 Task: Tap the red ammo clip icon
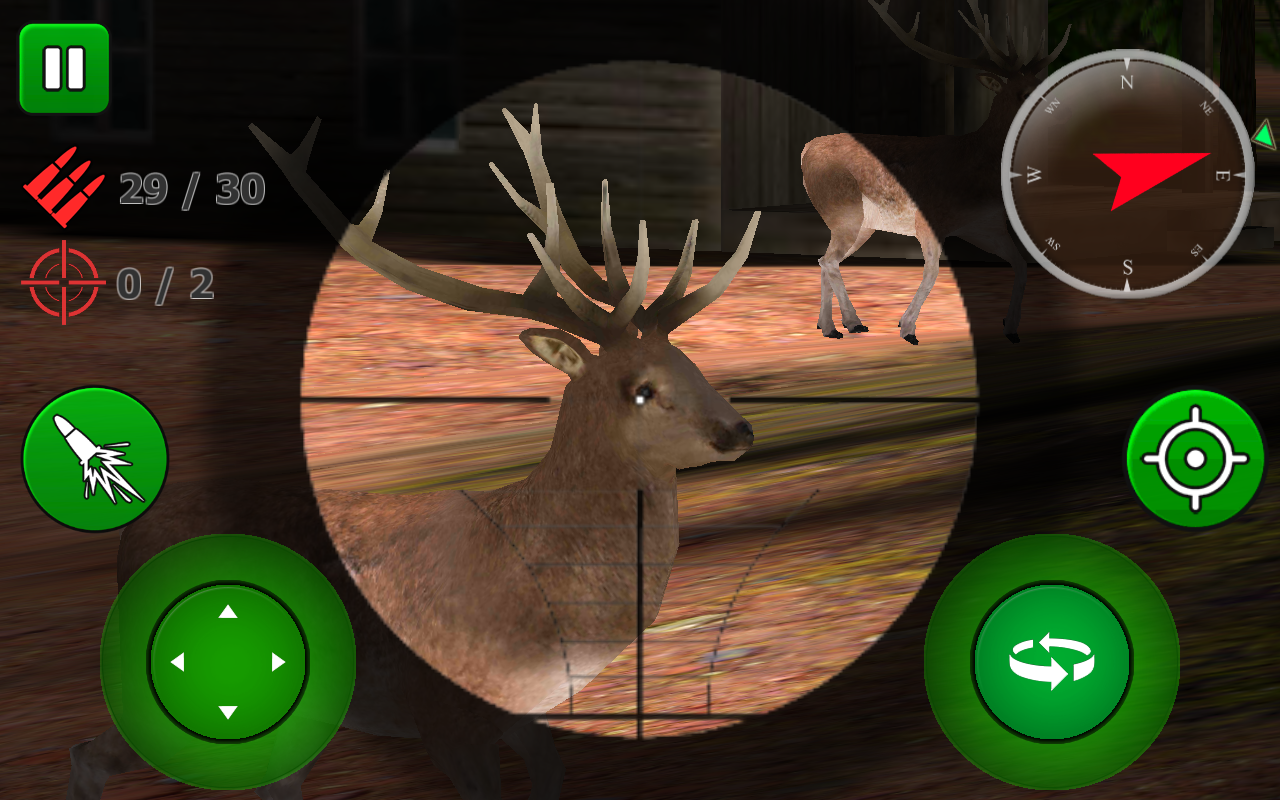pos(62,182)
